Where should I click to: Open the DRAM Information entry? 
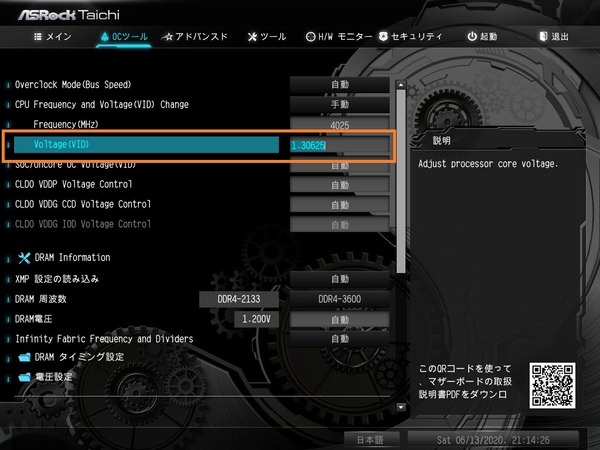point(71,257)
